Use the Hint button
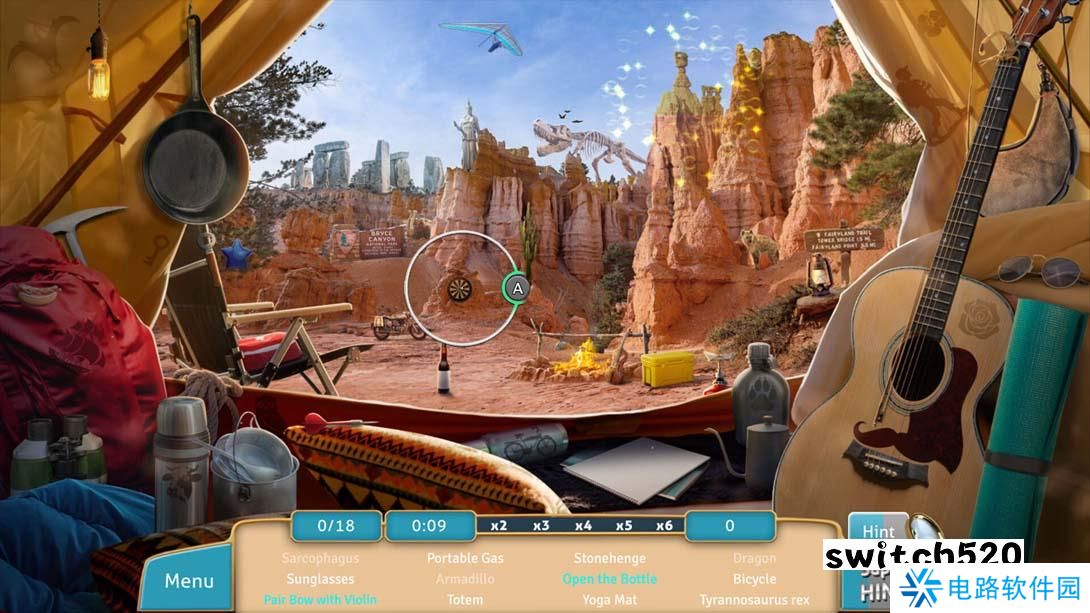1090x613 pixels. 878,532
